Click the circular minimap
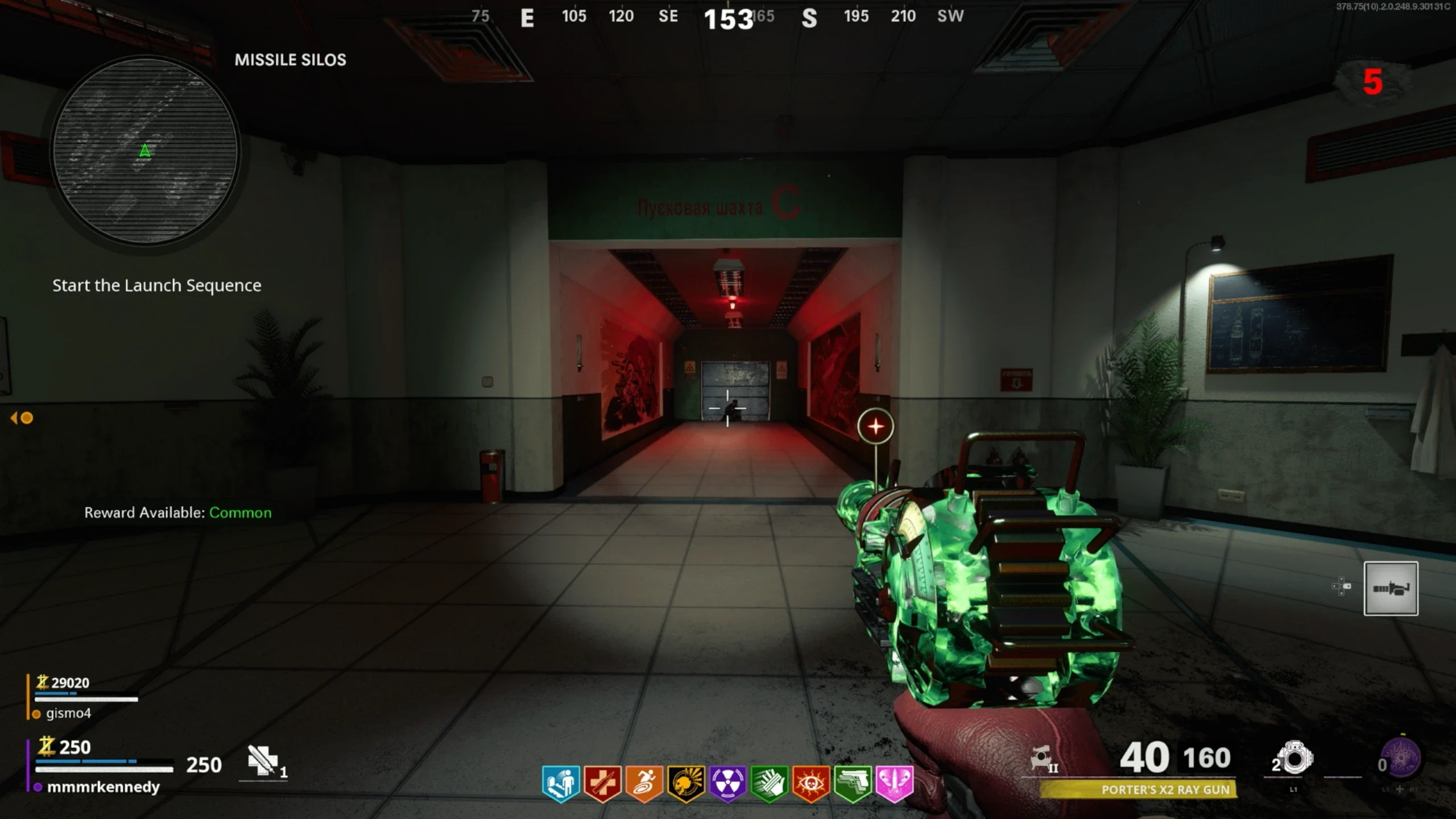The image size is (1456, 819). [145, 151]
